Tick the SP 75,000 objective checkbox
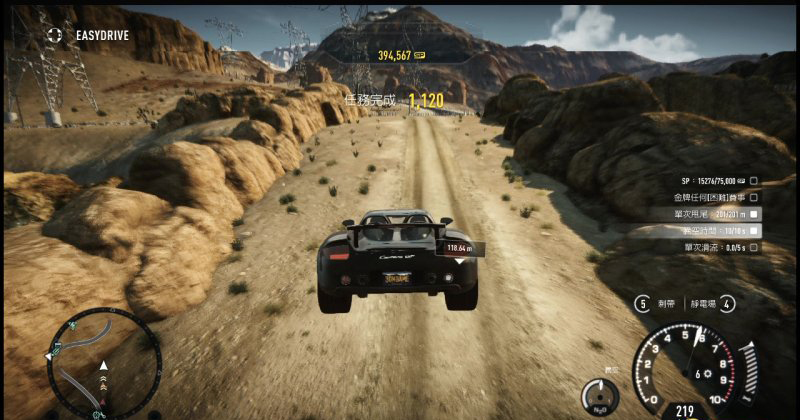The height and width of the screenshot is (420, 800). [754, 182]
